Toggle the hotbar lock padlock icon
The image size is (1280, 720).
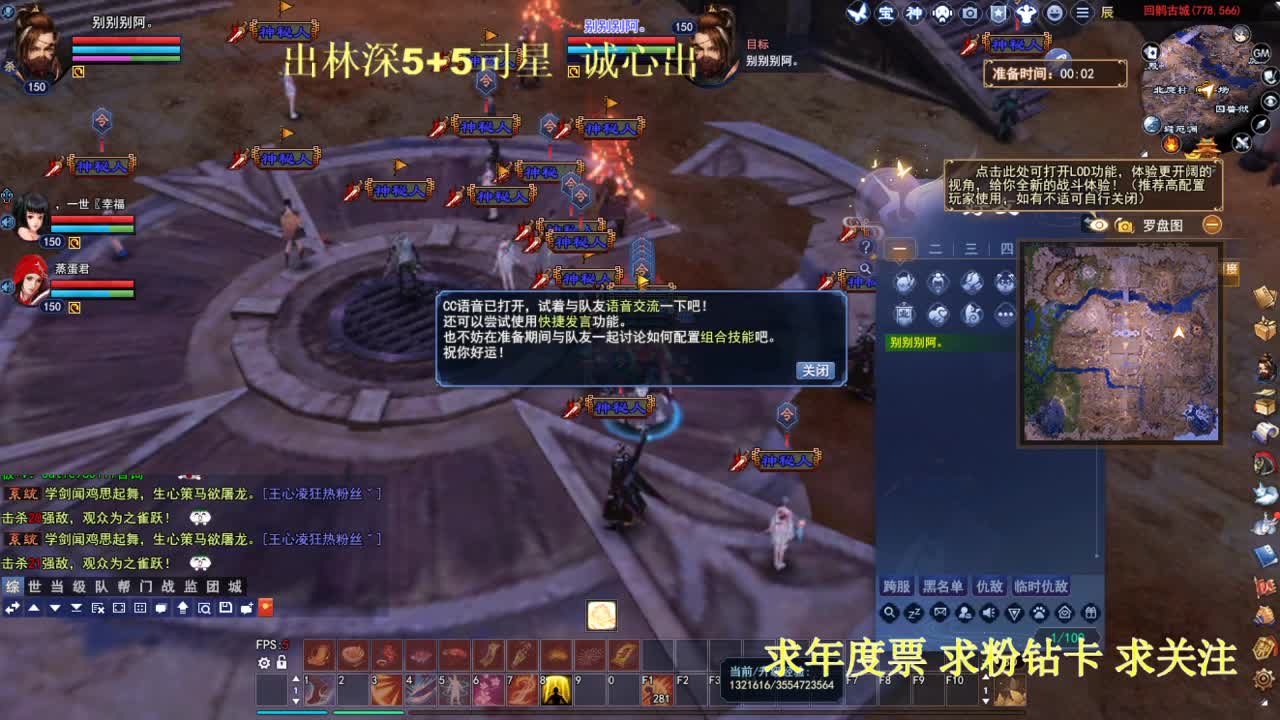[281, 663]
